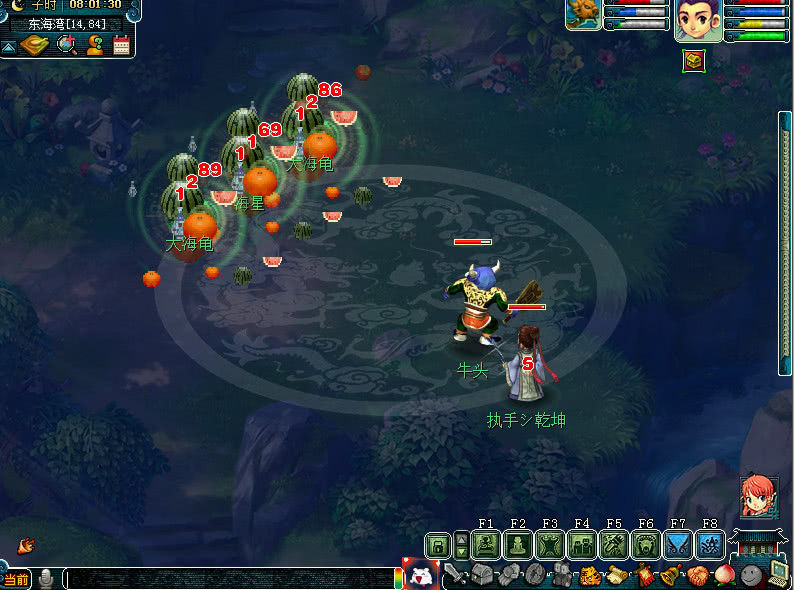Select the sword attack icon
Image resolution: width=794 pixels, height=590 pixels.
[x=456, y=575]
